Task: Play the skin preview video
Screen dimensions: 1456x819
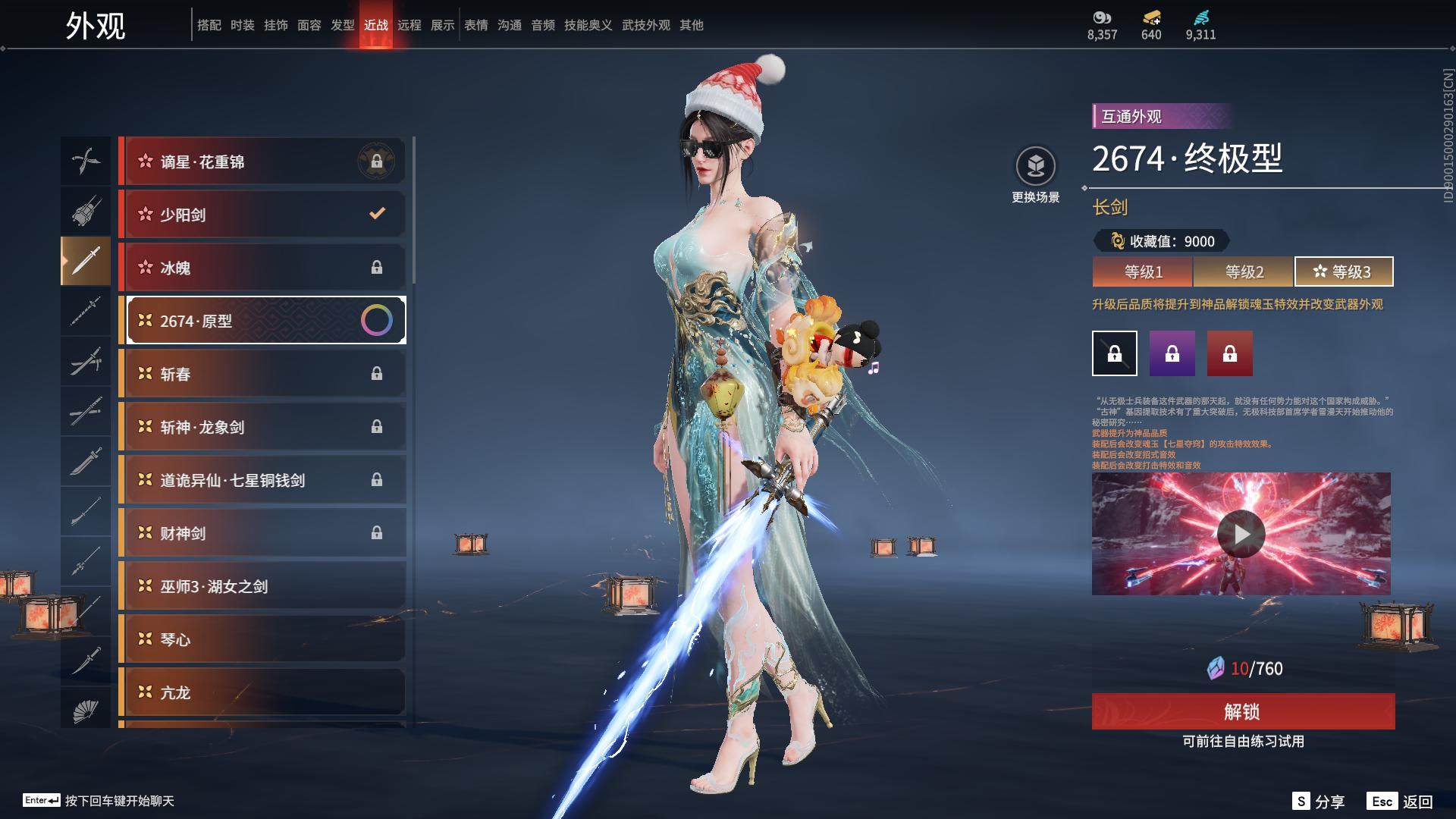Action: (1241, 534)
